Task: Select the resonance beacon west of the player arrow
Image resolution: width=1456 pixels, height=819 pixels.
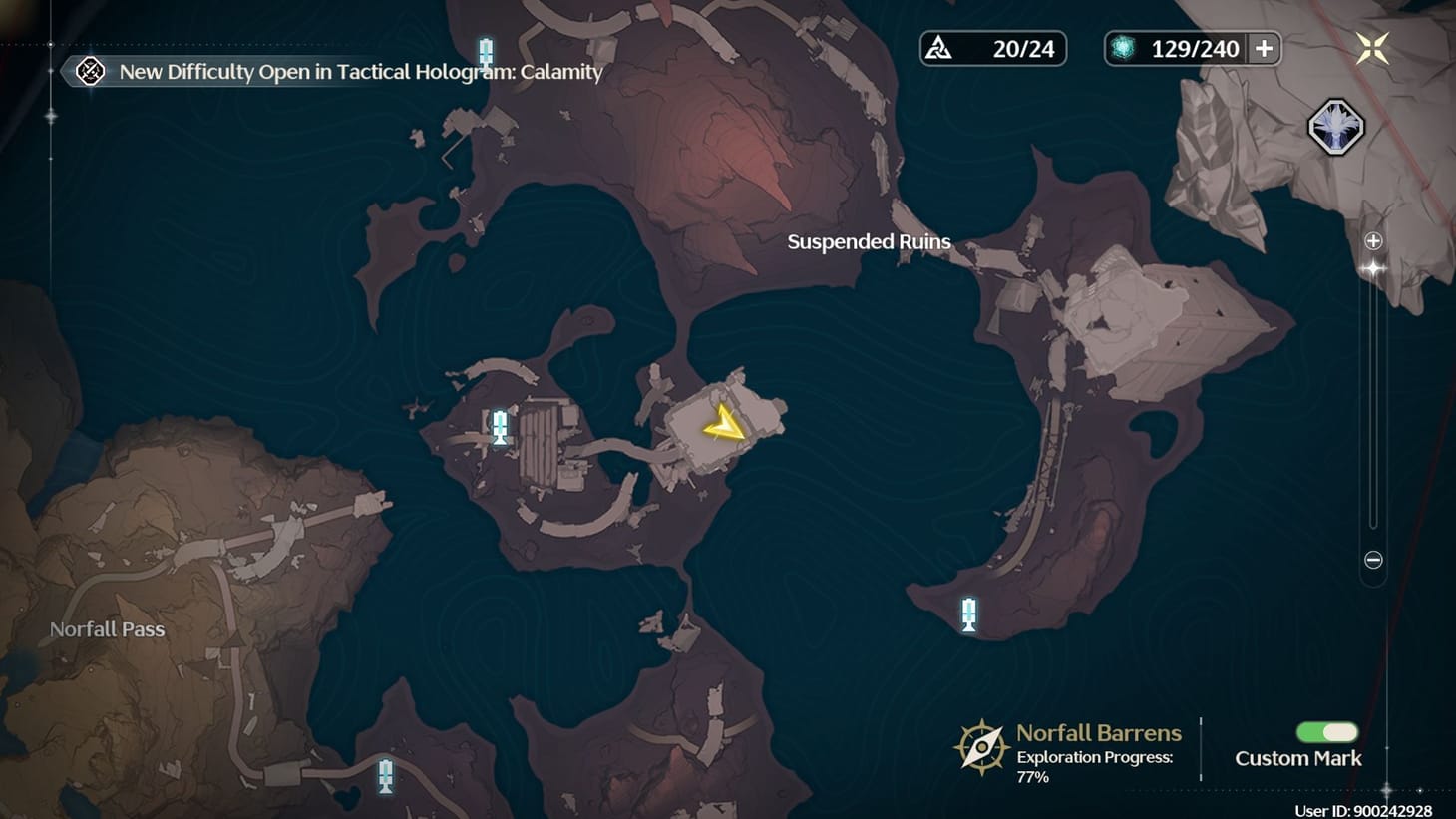Action: click(x=498, y=427)
